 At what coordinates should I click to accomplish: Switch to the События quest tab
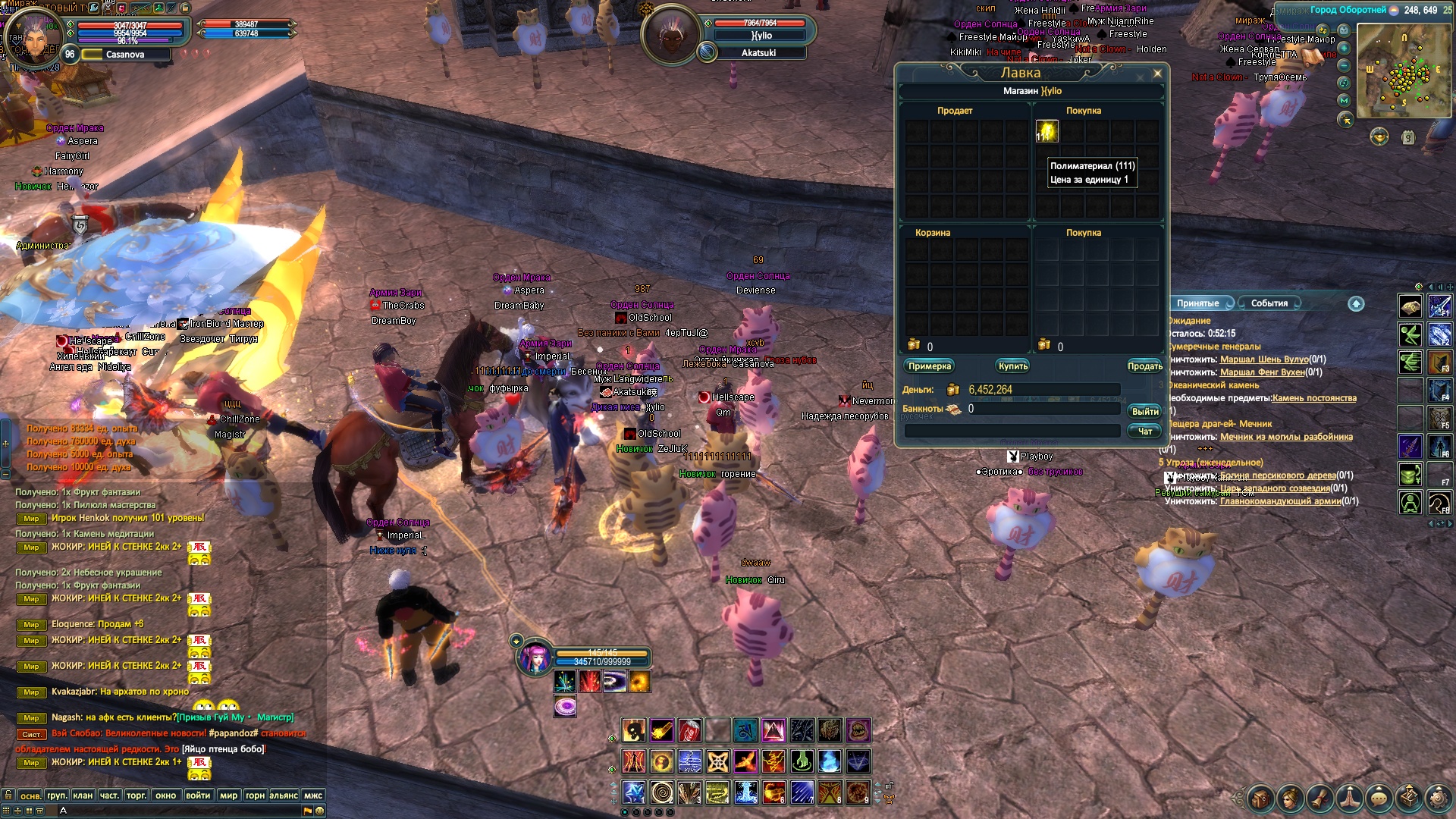1269,303
